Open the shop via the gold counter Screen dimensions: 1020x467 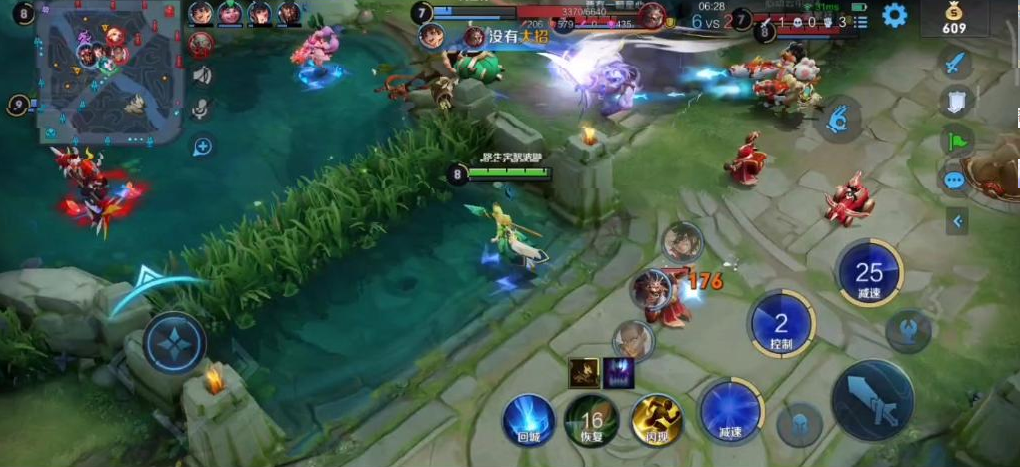(x=954, y=19)
